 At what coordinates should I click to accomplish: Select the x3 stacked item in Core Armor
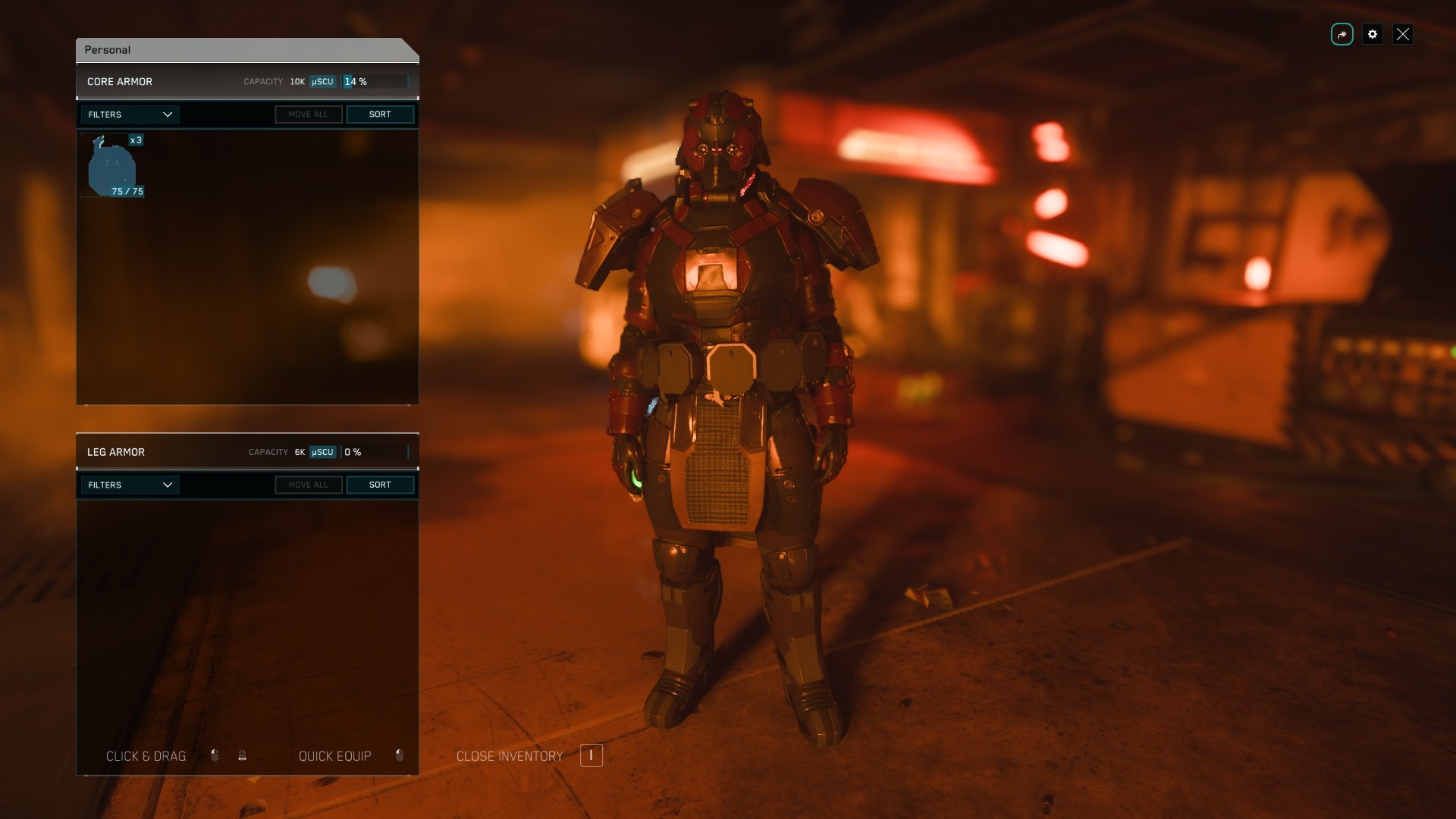pyautogui.click(x=112, y=165)
